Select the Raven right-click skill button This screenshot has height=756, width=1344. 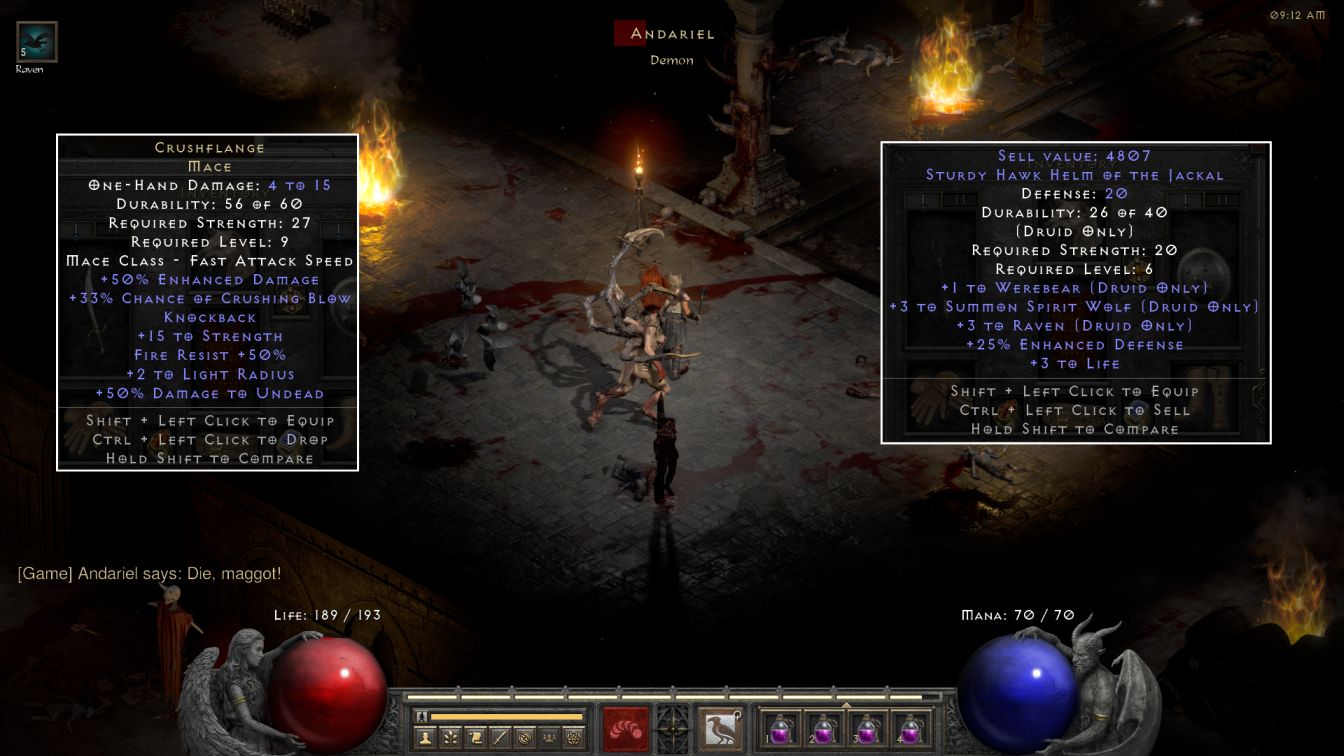pyautogui.click(x=720, y=729)
